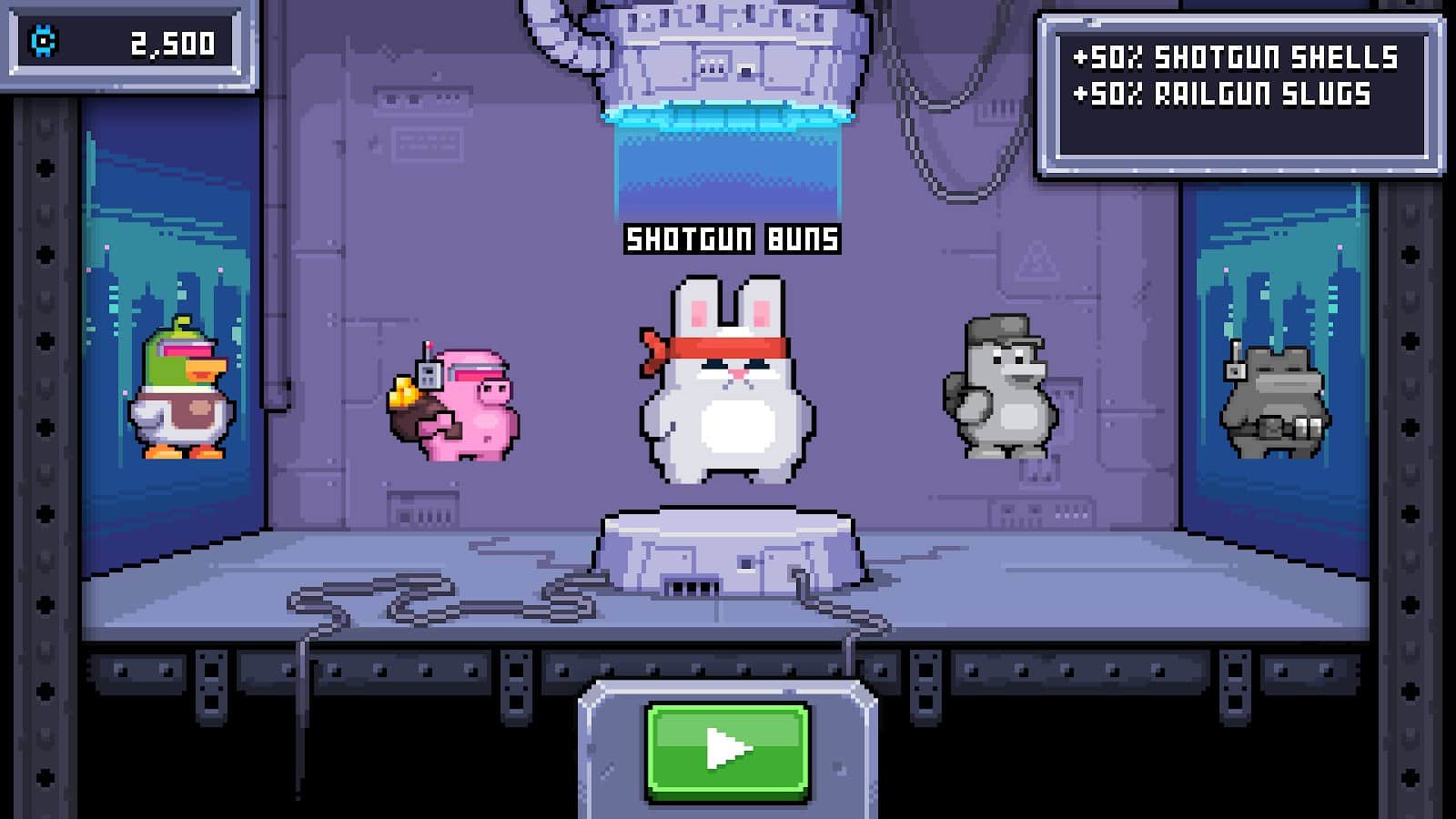The image size is (1456, 819).
Task: Select the locked gray gorilla character
Action: (x=1001, y=389)
